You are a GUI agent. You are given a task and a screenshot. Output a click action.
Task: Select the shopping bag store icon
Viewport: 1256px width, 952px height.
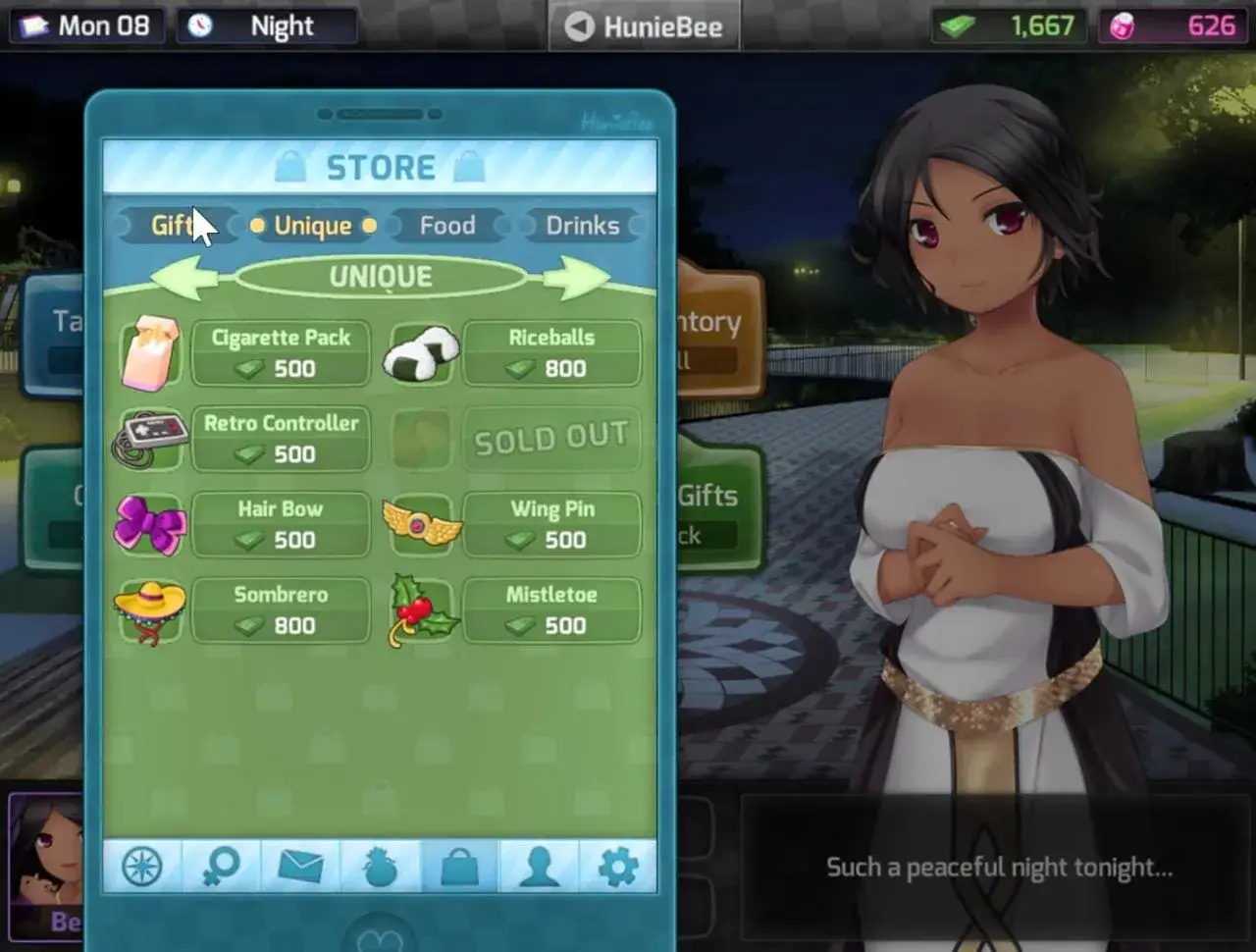[x=458, y=867]
